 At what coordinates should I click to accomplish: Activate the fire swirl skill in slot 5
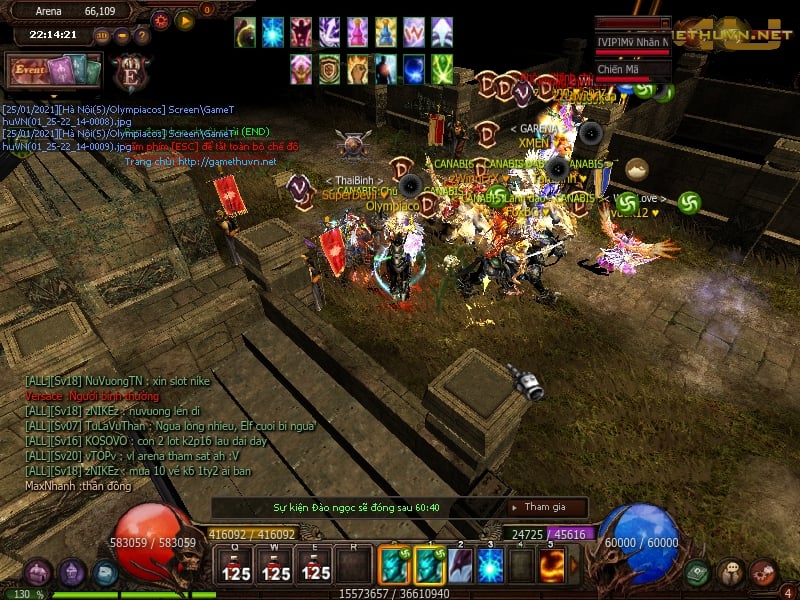pyautogui.click(x=552, y=566)
